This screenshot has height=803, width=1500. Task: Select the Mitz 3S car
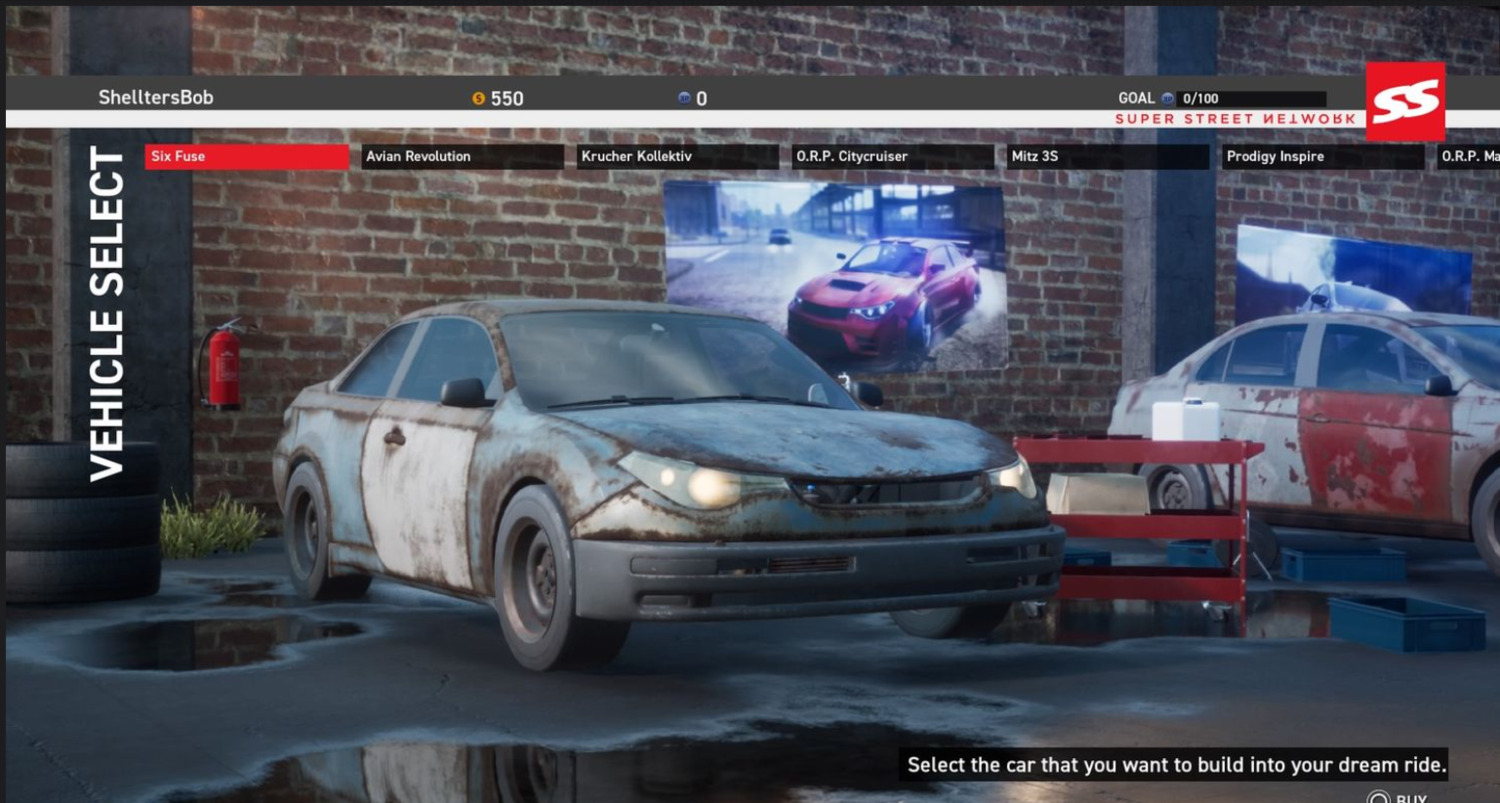click(1108, 157)
